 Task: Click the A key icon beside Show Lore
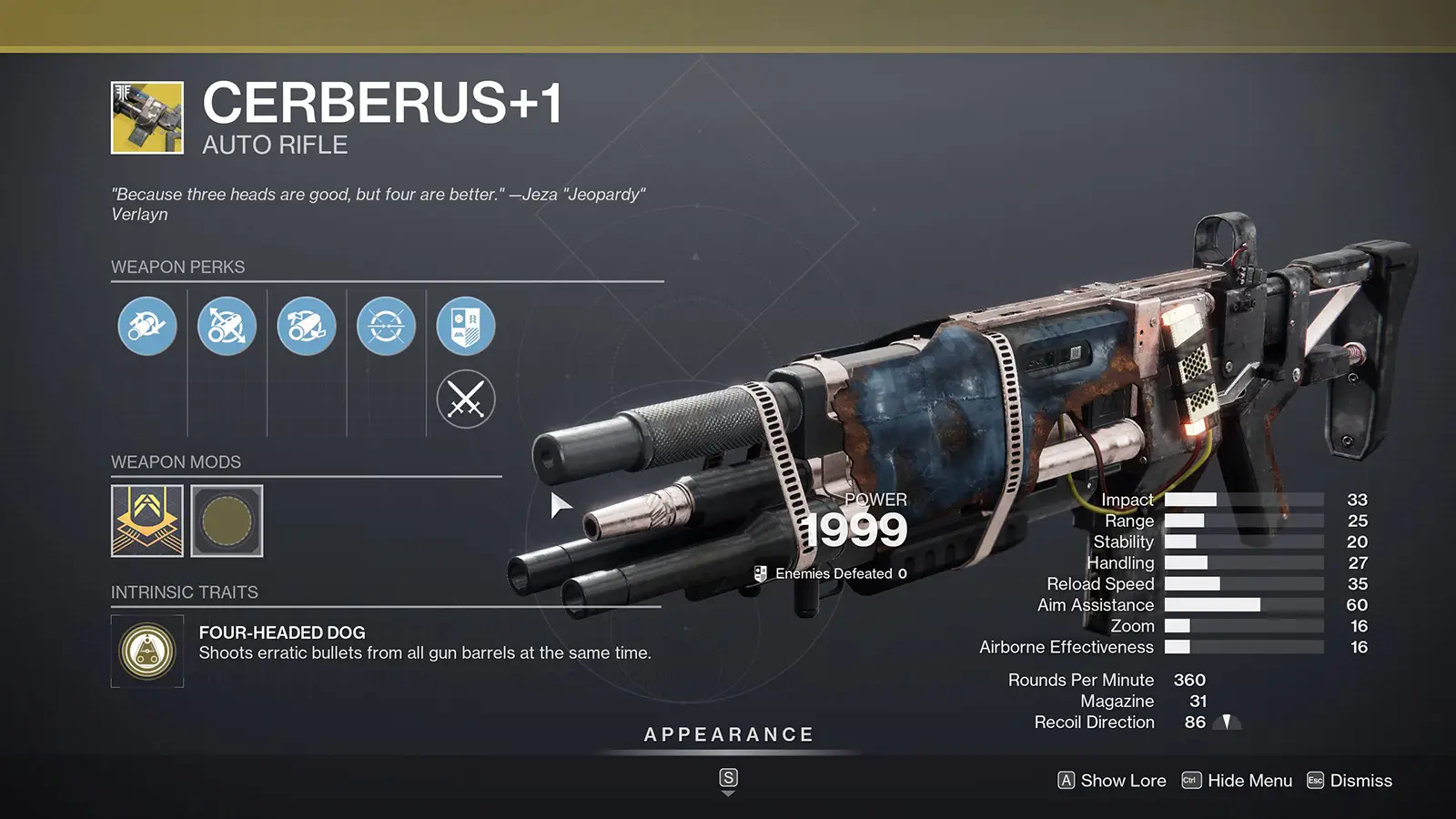coord(1065,781)
